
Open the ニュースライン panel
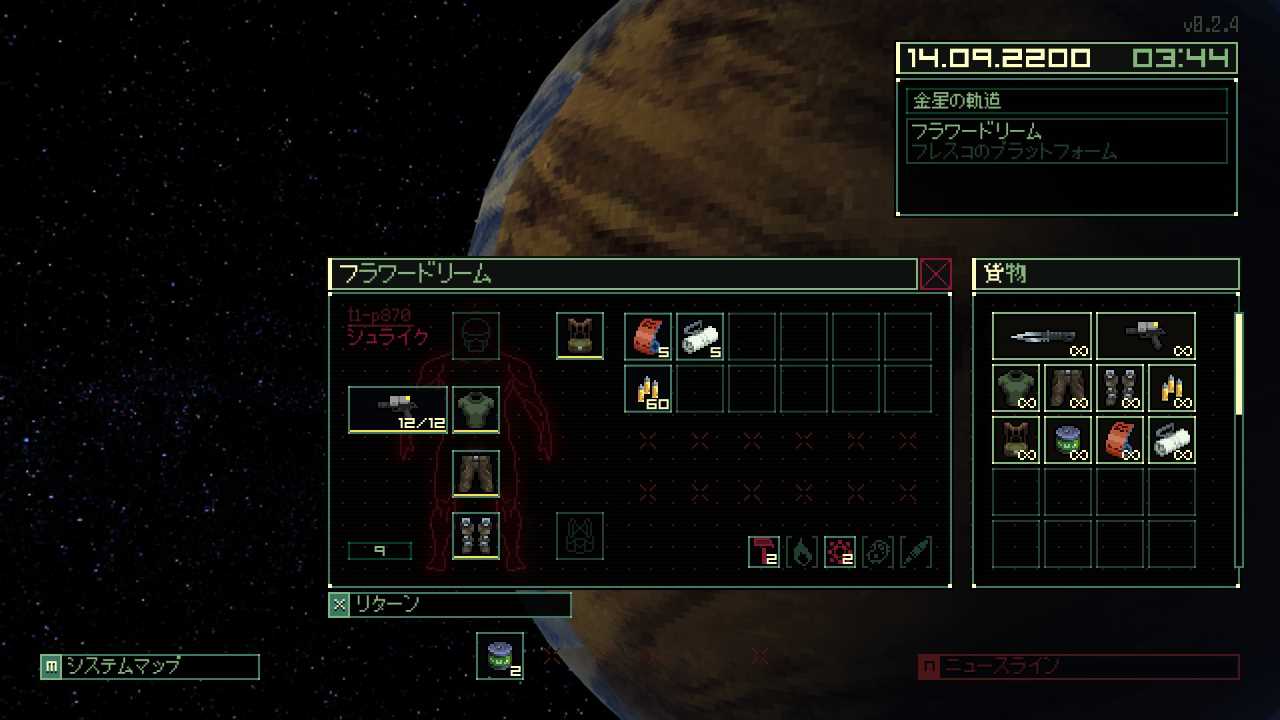1078,666
